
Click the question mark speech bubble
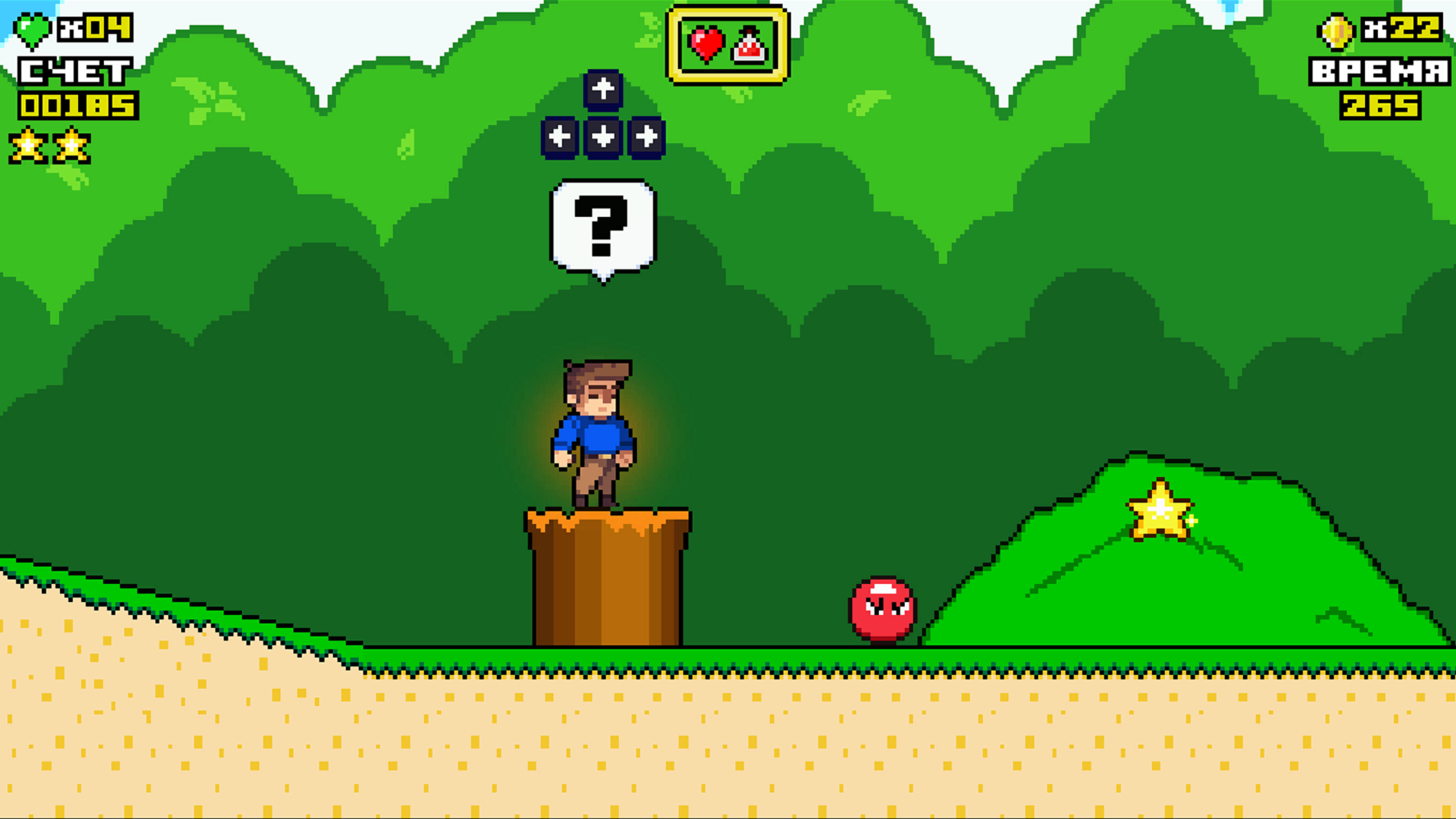tap(603, 226)
